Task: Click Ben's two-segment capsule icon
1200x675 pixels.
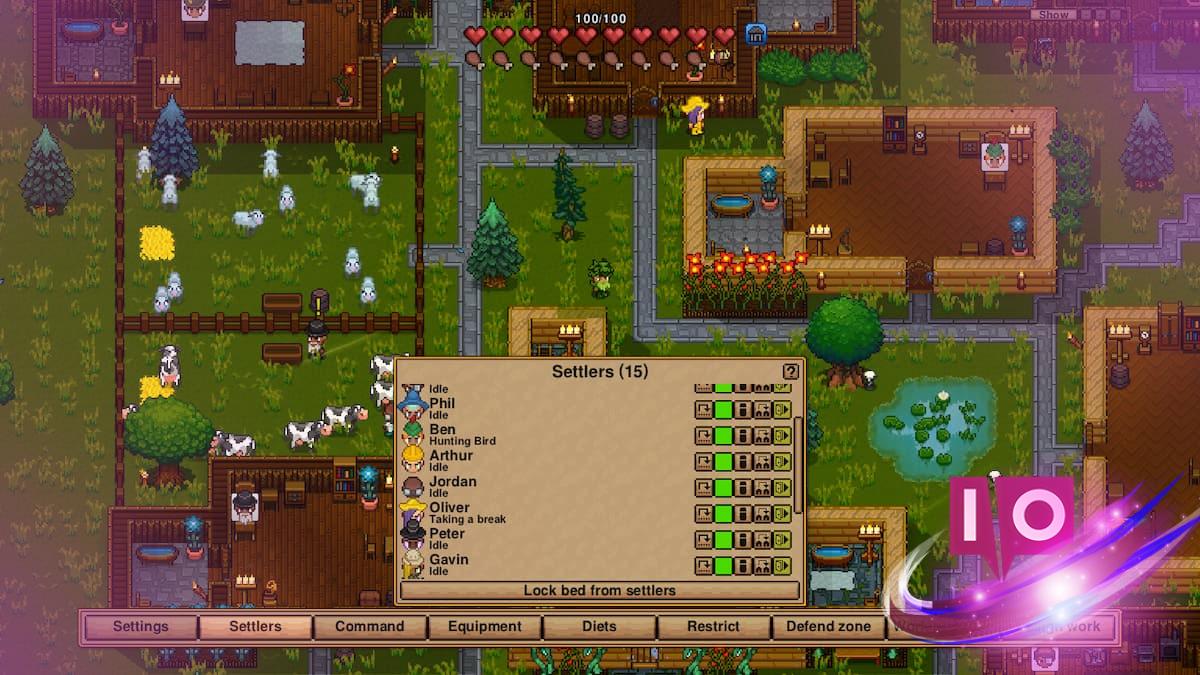Action: 743,436
